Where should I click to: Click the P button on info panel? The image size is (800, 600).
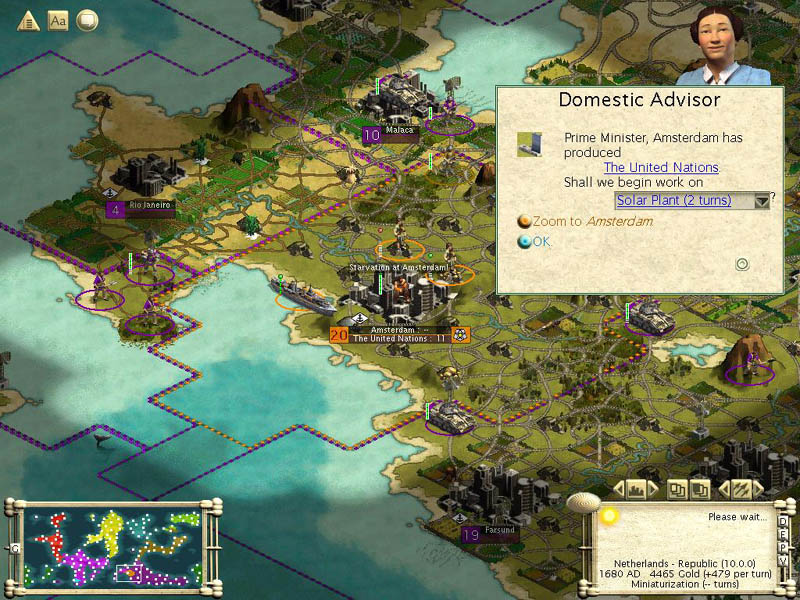(782, 547)
